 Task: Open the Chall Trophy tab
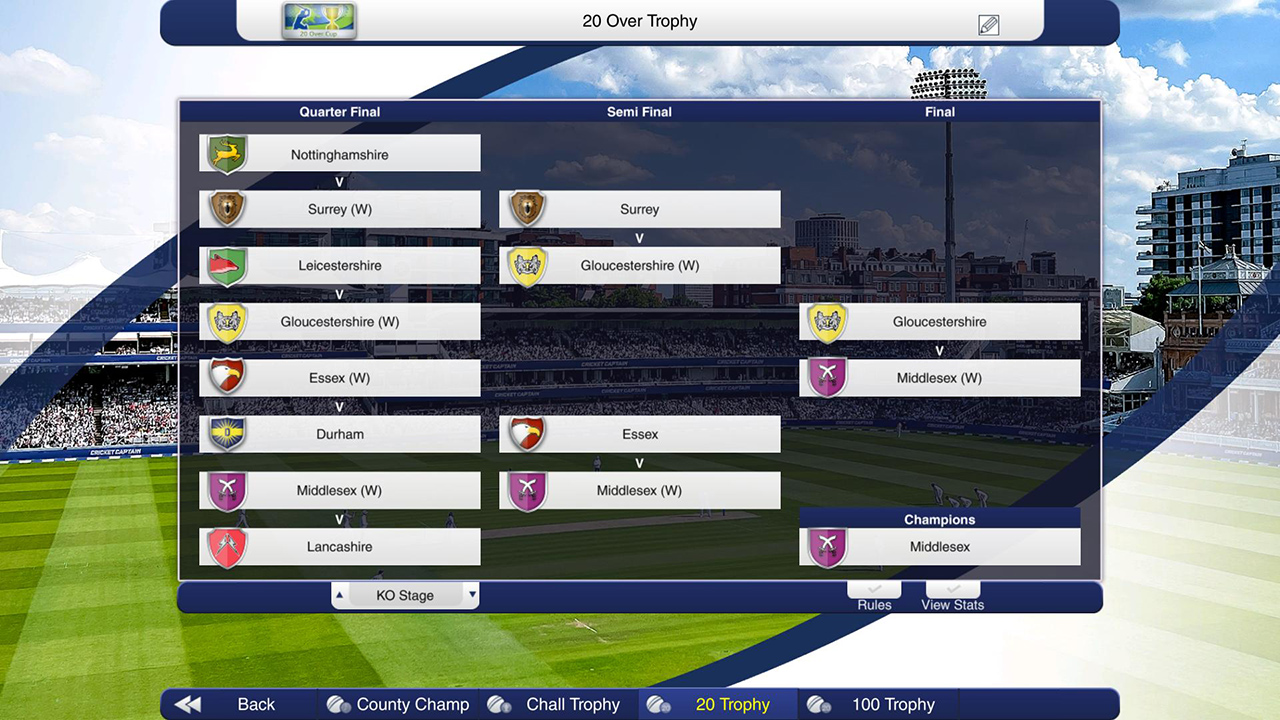572,704
